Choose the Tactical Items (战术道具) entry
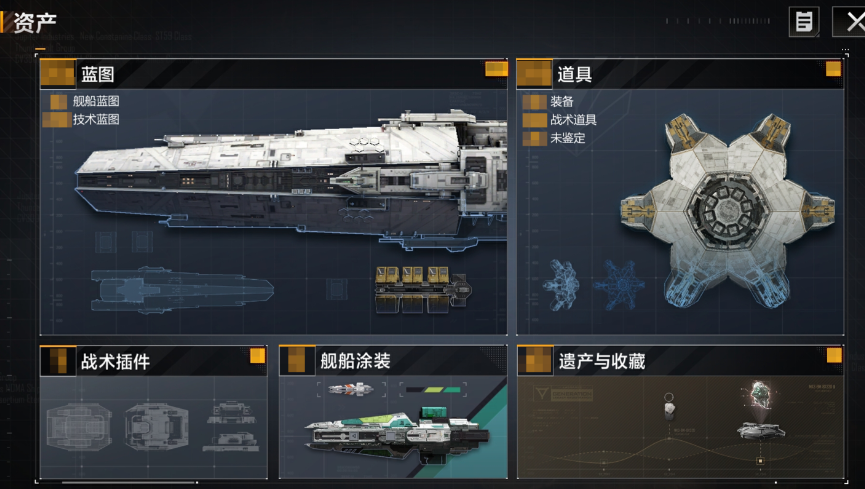The width and height of the screenshot is (865, 489). [x=573, y=120]
